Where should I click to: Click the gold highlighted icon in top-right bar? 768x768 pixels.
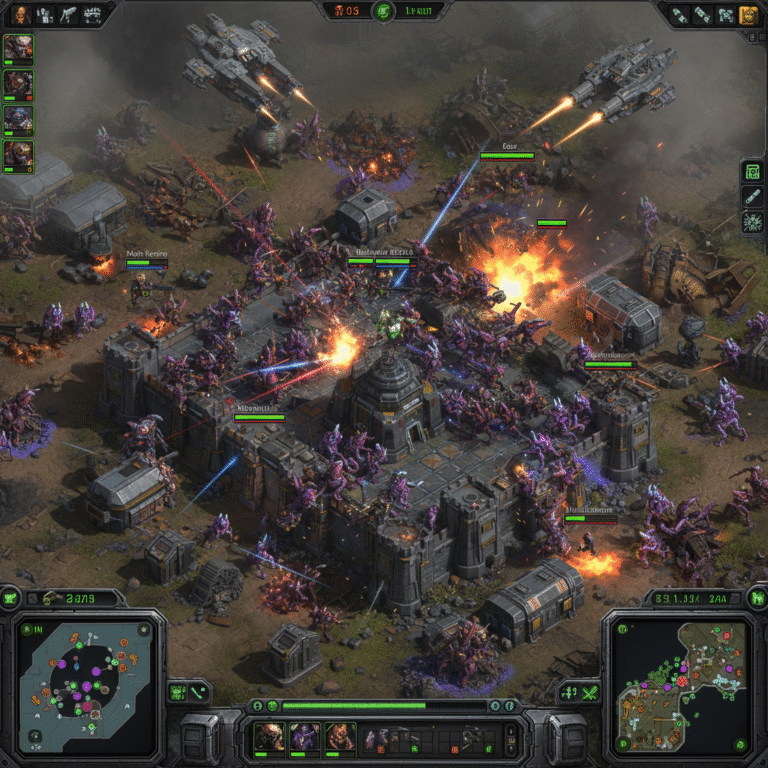click(747, 14)
